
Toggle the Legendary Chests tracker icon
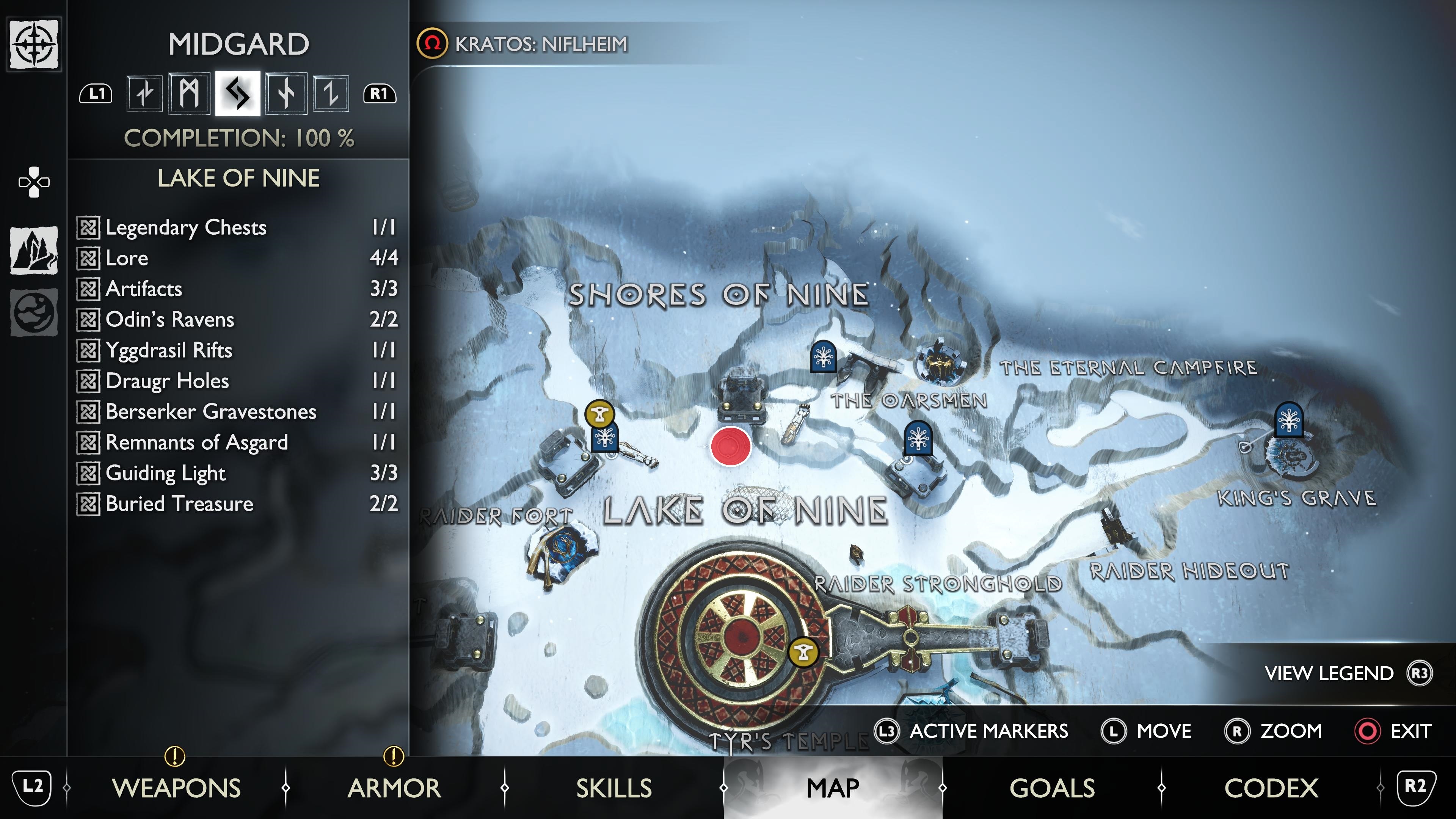click(89, 227)
